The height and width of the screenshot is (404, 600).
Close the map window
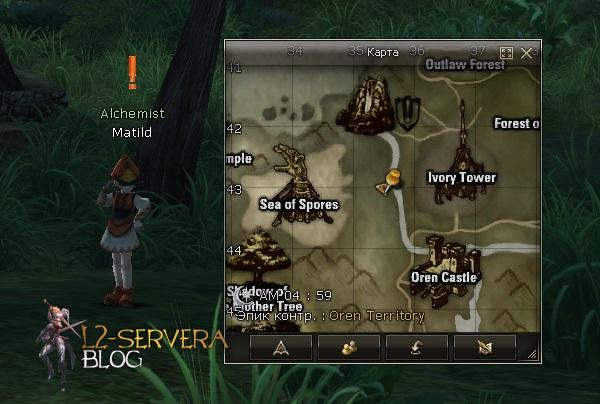tap(527, 52)
